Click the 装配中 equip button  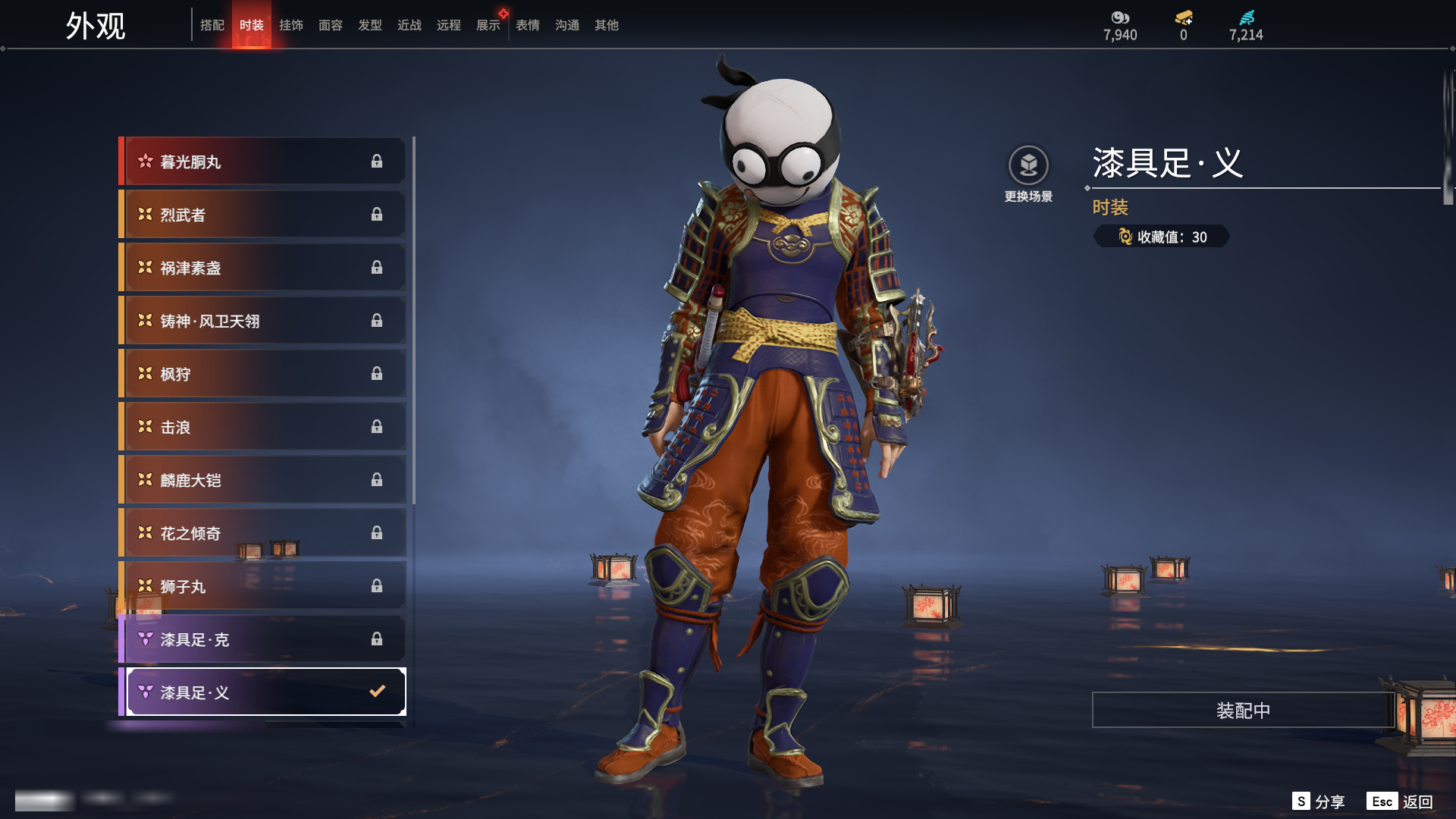(1242, 711)
